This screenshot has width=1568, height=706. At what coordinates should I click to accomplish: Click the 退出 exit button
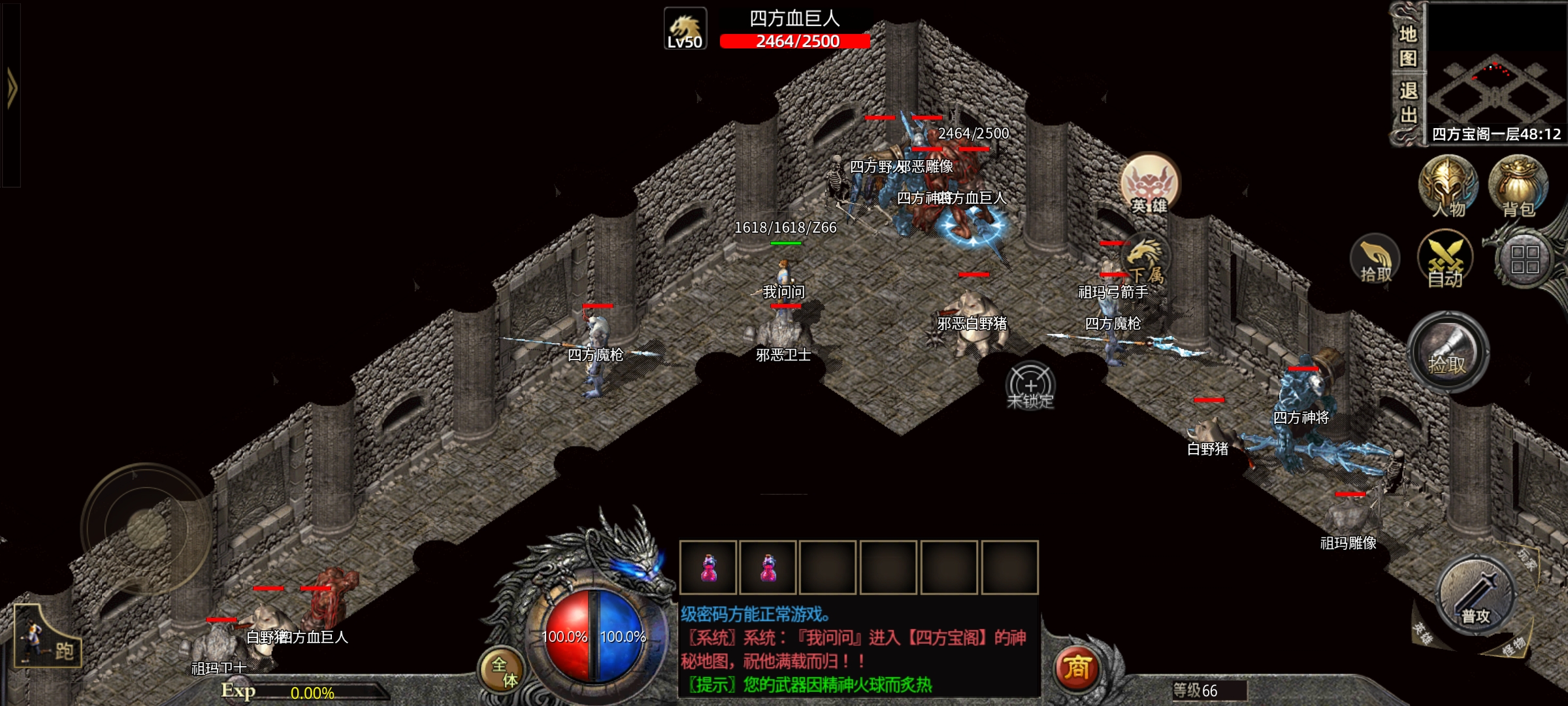(x=1407, y=103)
